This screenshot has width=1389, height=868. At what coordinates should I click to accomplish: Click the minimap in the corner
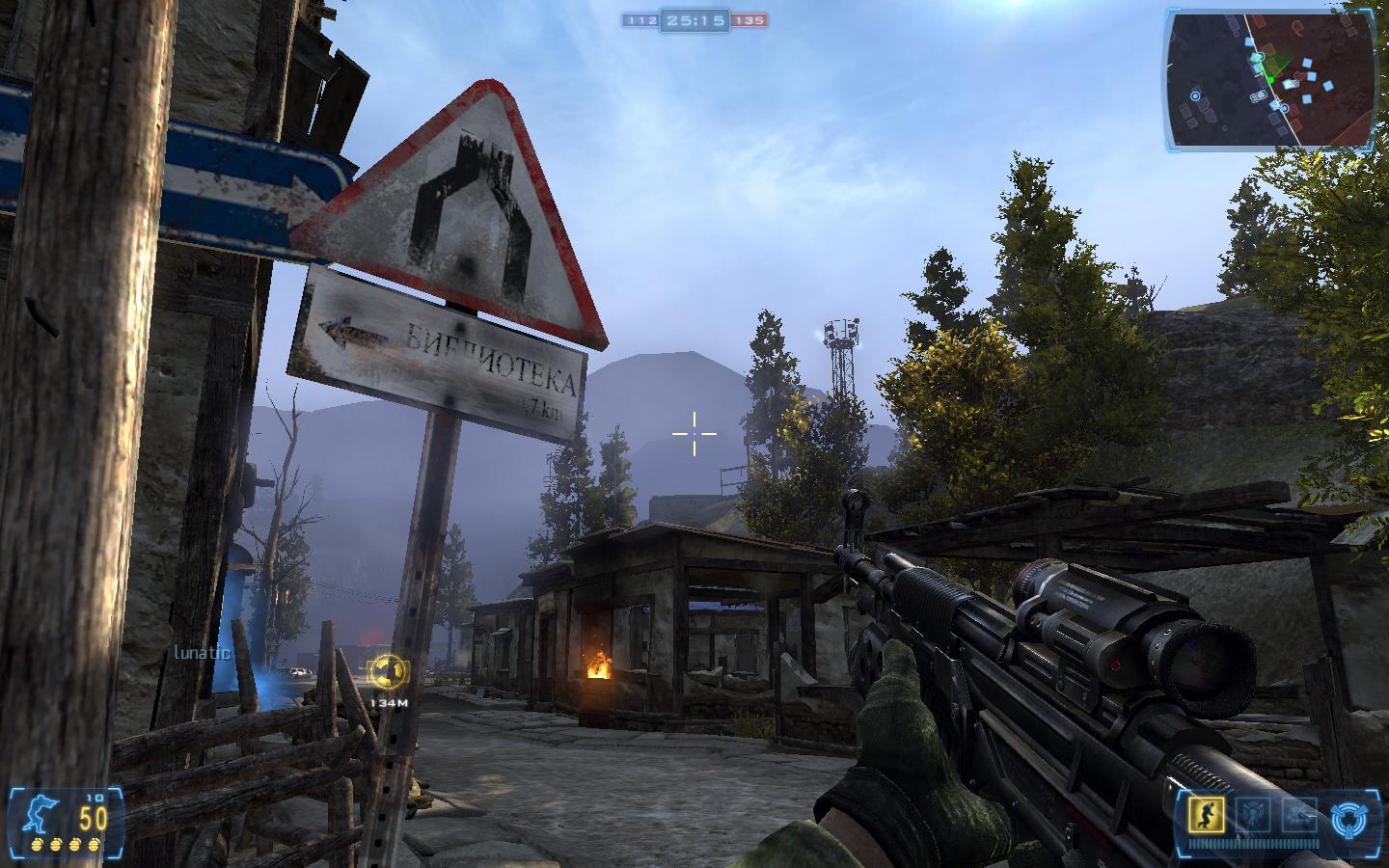coord(1269,78)
